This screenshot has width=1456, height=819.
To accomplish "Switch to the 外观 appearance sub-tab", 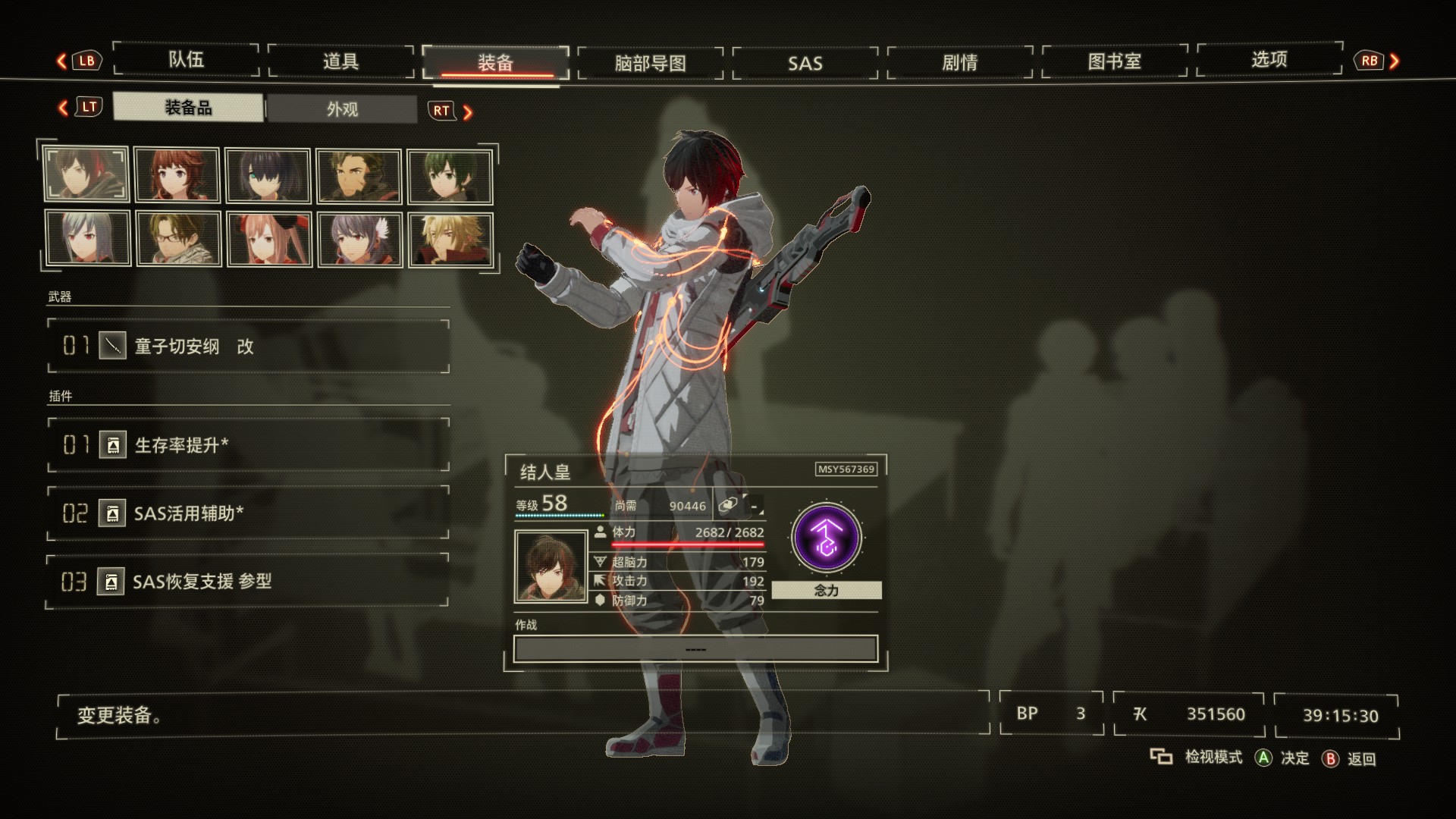I will coord(342,109).
